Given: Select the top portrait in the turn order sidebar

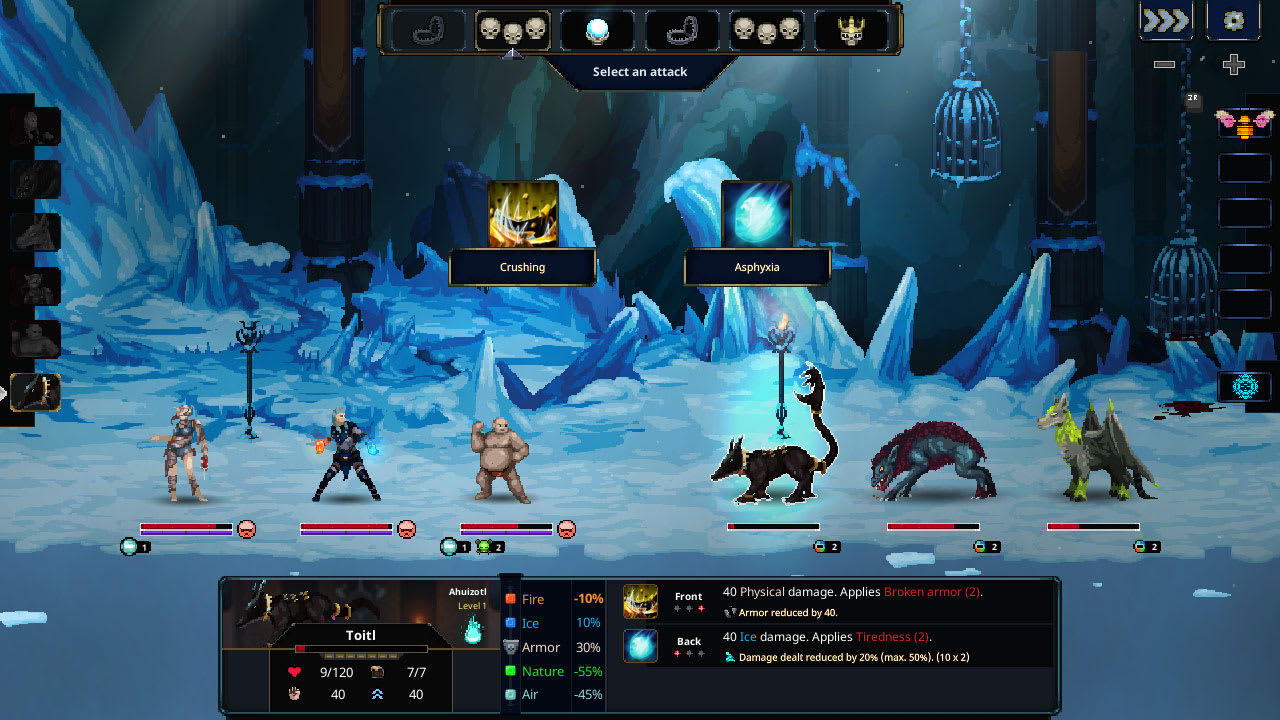Looking at the screenshot, I should click(33, 124).
